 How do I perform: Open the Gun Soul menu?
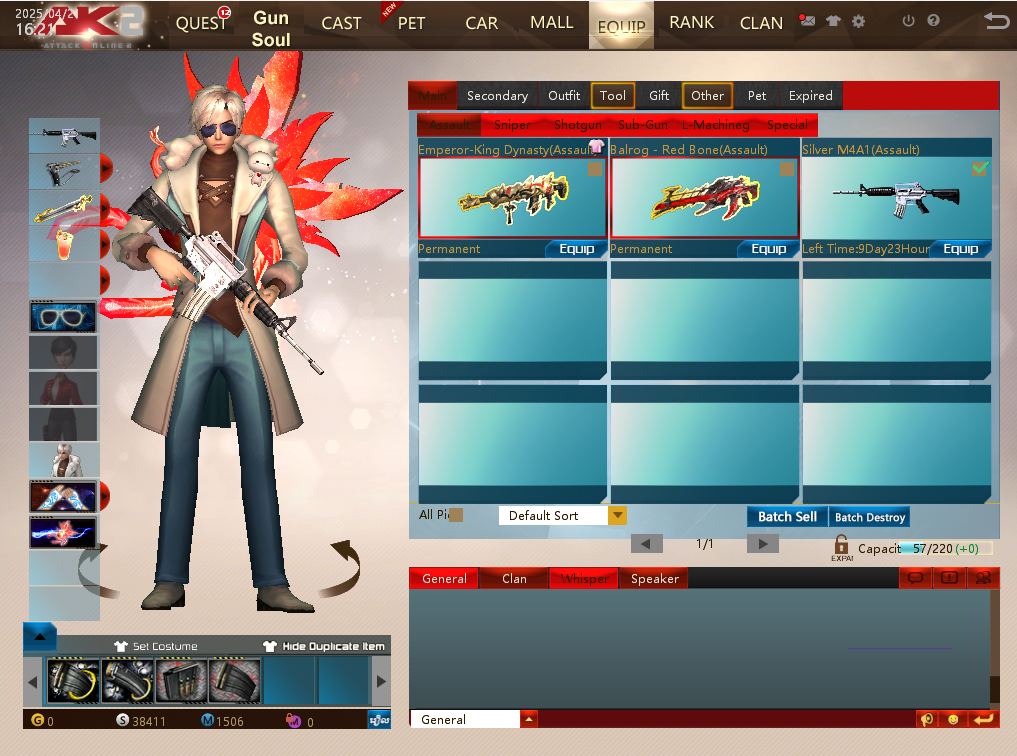[271, 29]
